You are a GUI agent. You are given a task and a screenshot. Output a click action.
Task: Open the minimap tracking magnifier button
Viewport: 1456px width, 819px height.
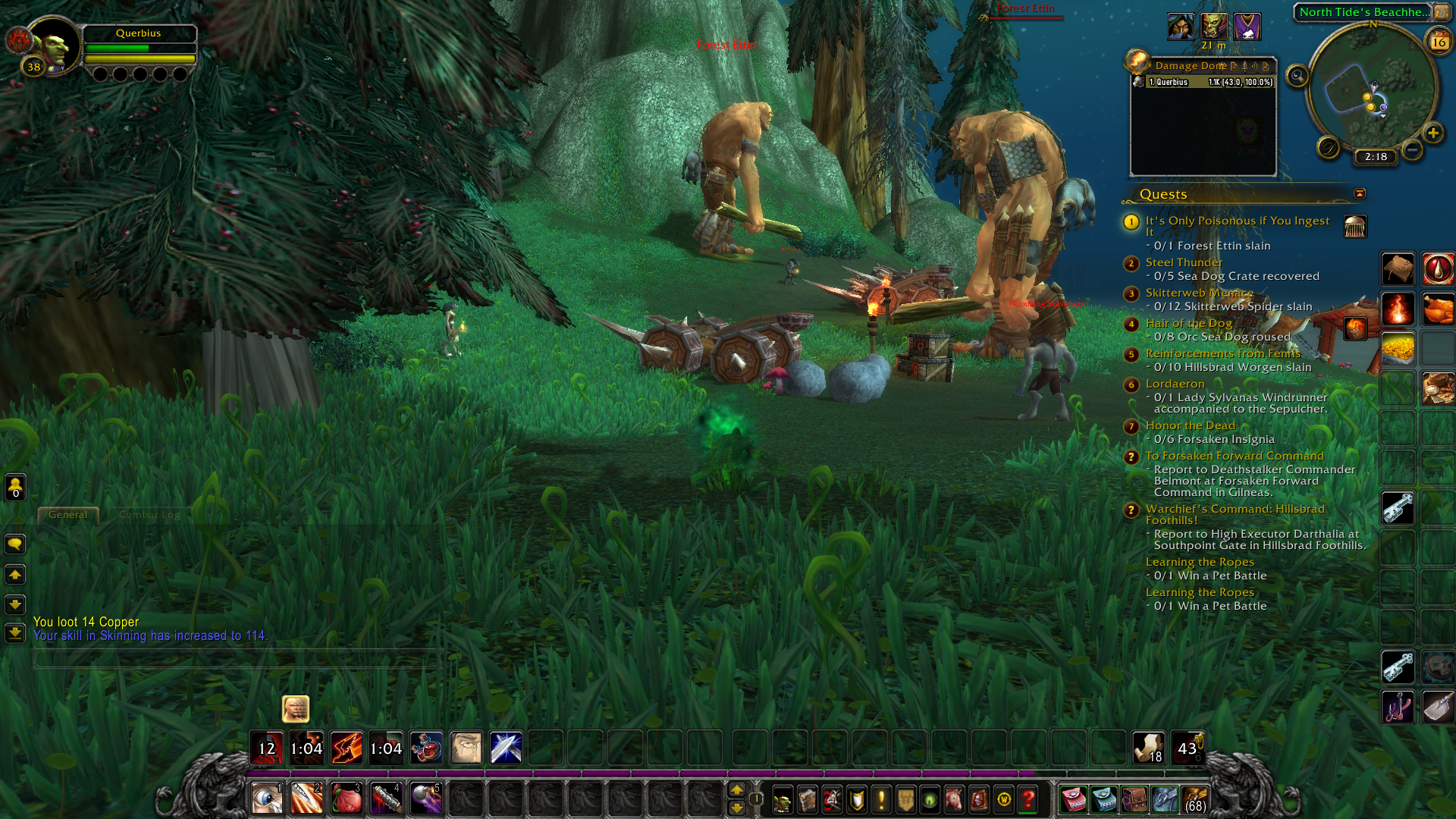tap(1298, 76)
